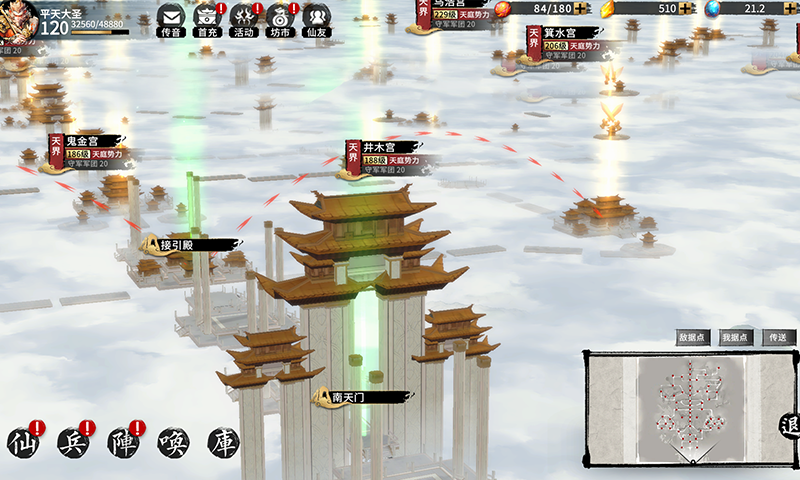
Task: Add gold with the plus beside 510
Action: (686, 9)
